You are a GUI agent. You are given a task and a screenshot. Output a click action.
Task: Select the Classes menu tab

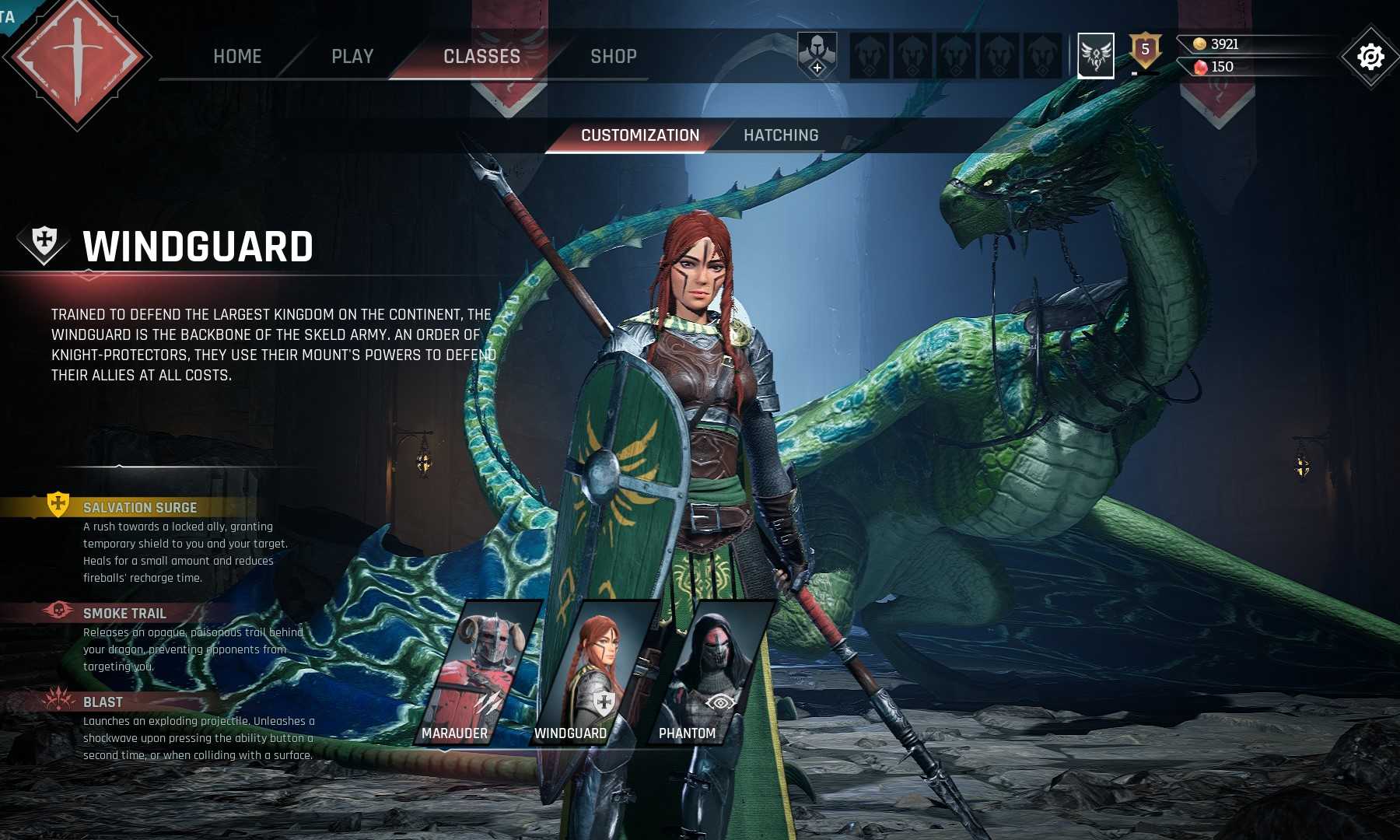(x=481, y=56)
